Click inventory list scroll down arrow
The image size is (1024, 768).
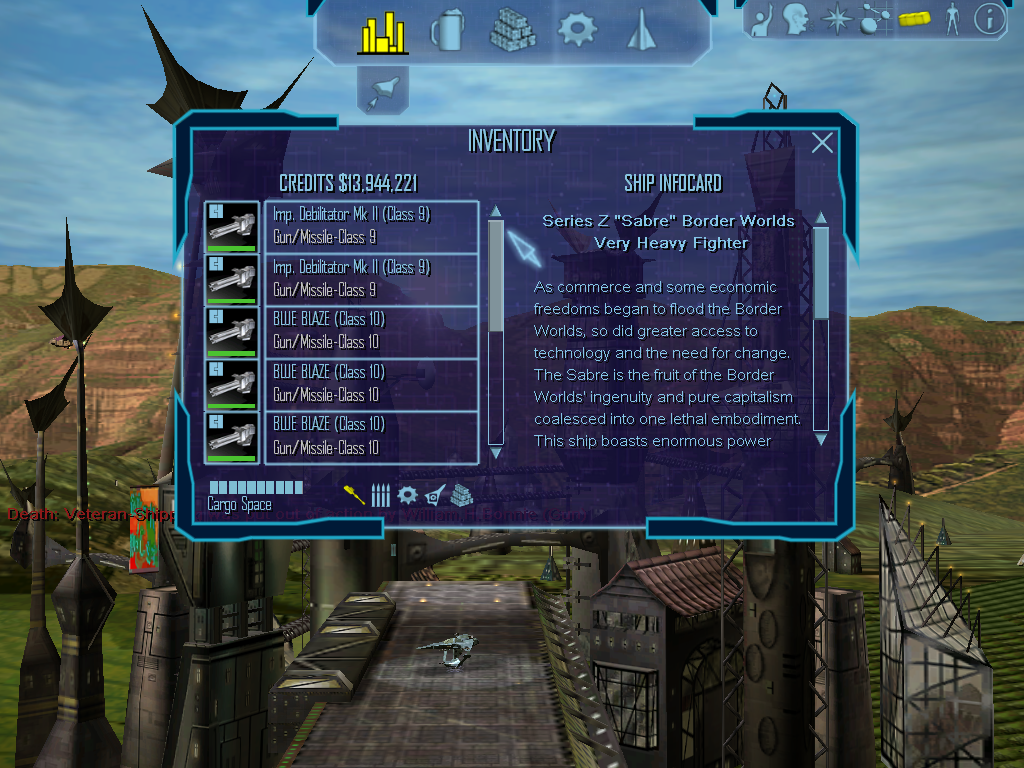pos(495,438)
